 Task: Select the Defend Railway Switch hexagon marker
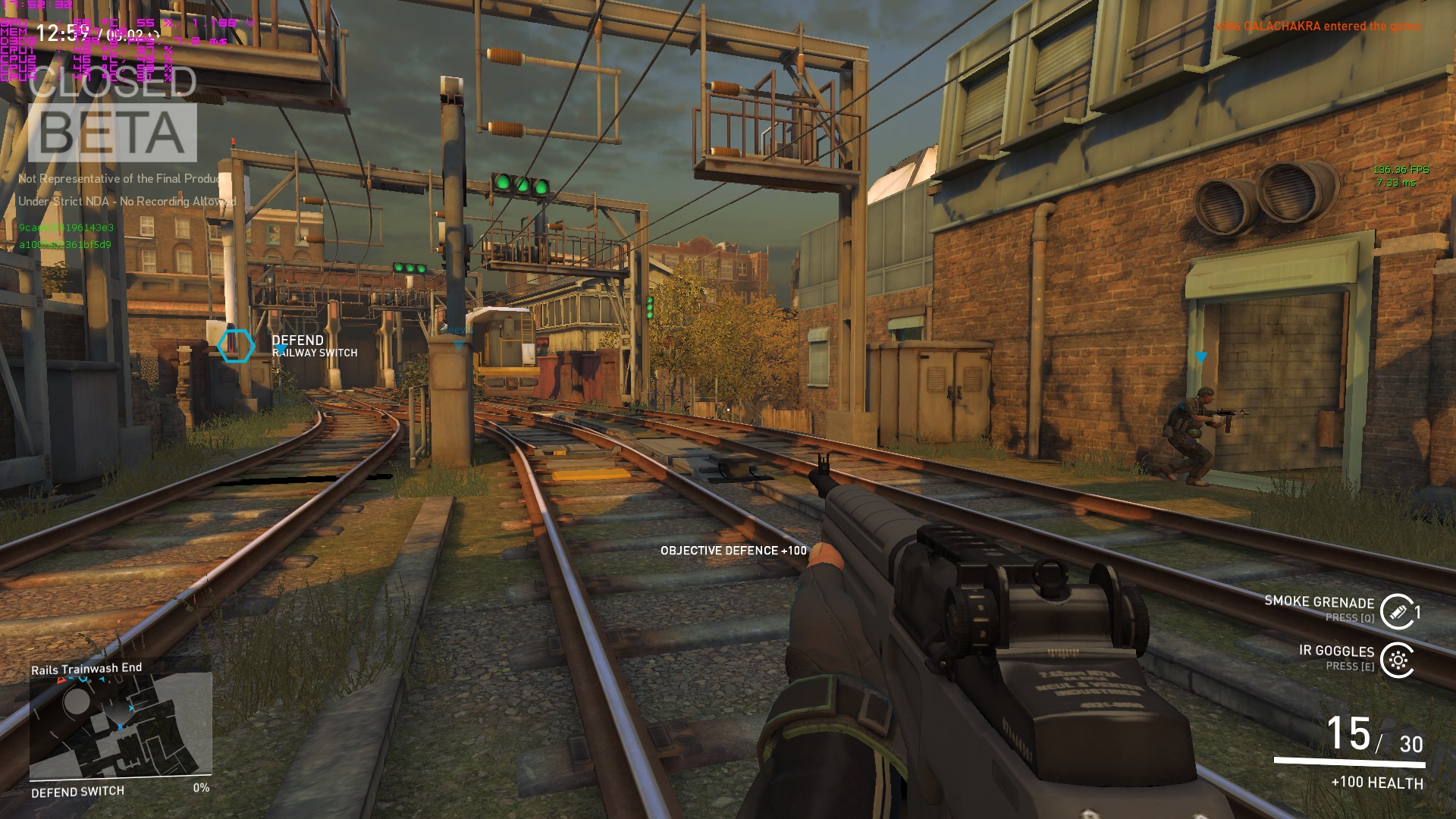236,346
